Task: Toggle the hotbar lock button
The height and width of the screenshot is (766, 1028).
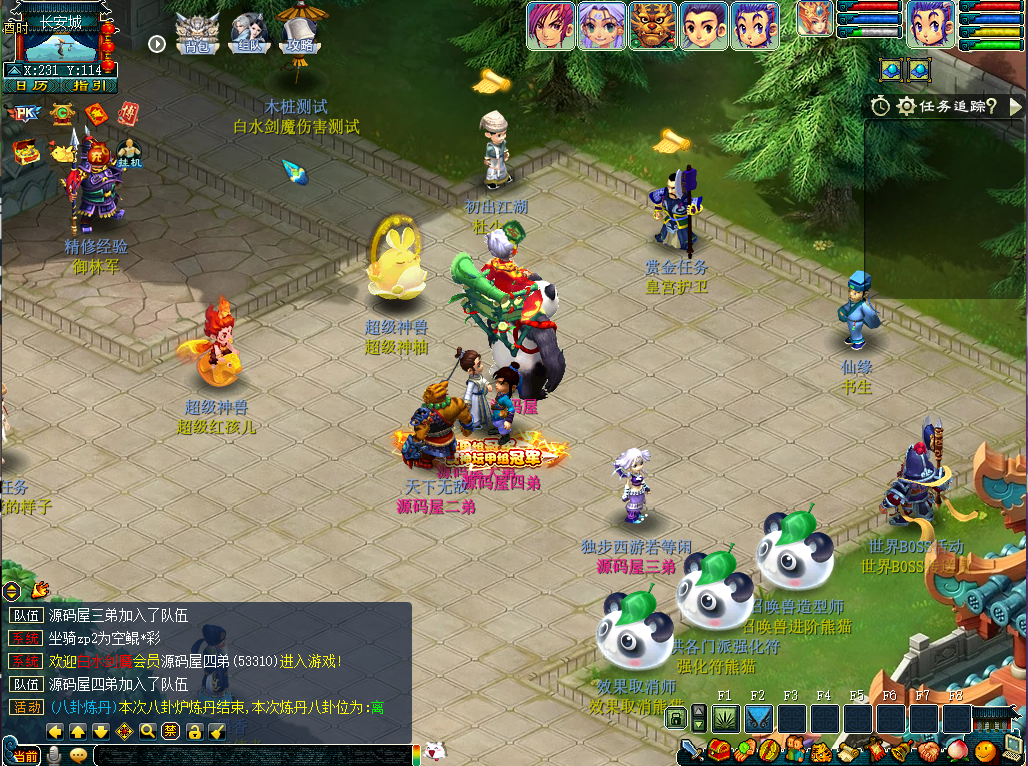Action: coord(676,718)
